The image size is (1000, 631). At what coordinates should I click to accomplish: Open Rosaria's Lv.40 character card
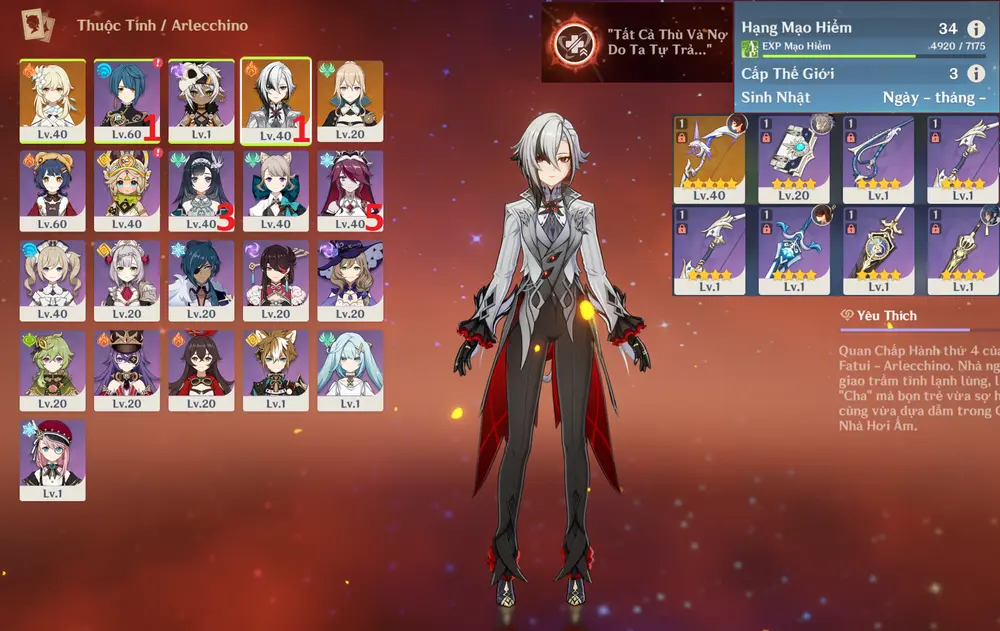tap(350, 190)
